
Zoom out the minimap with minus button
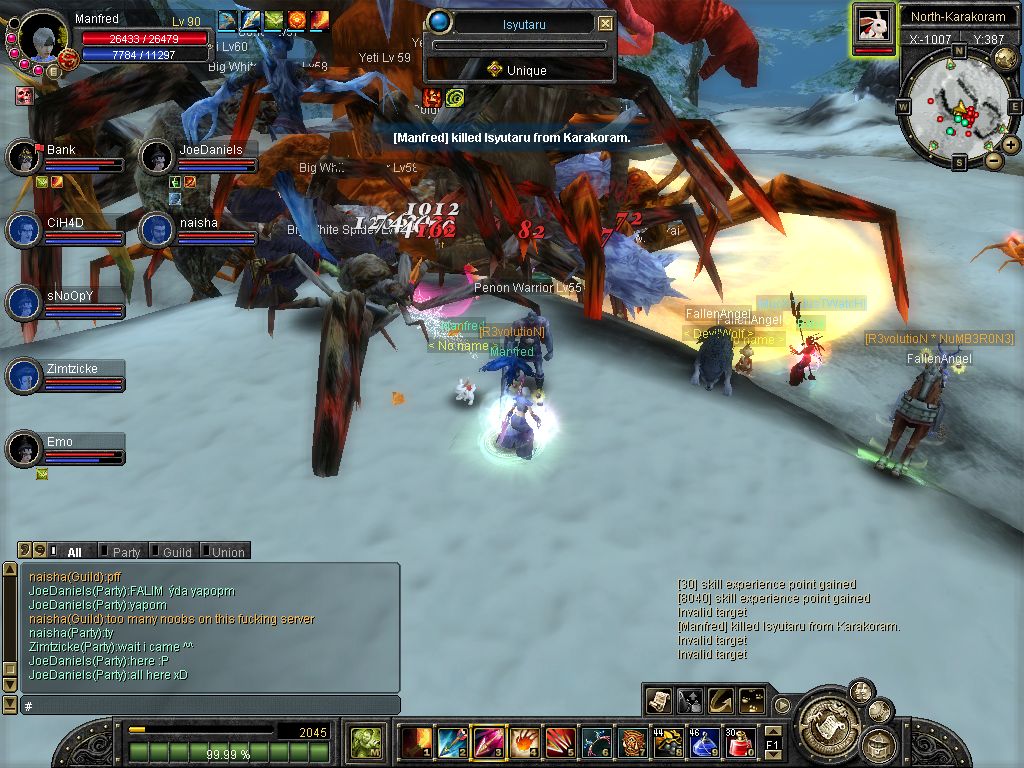tap(993, 160)
